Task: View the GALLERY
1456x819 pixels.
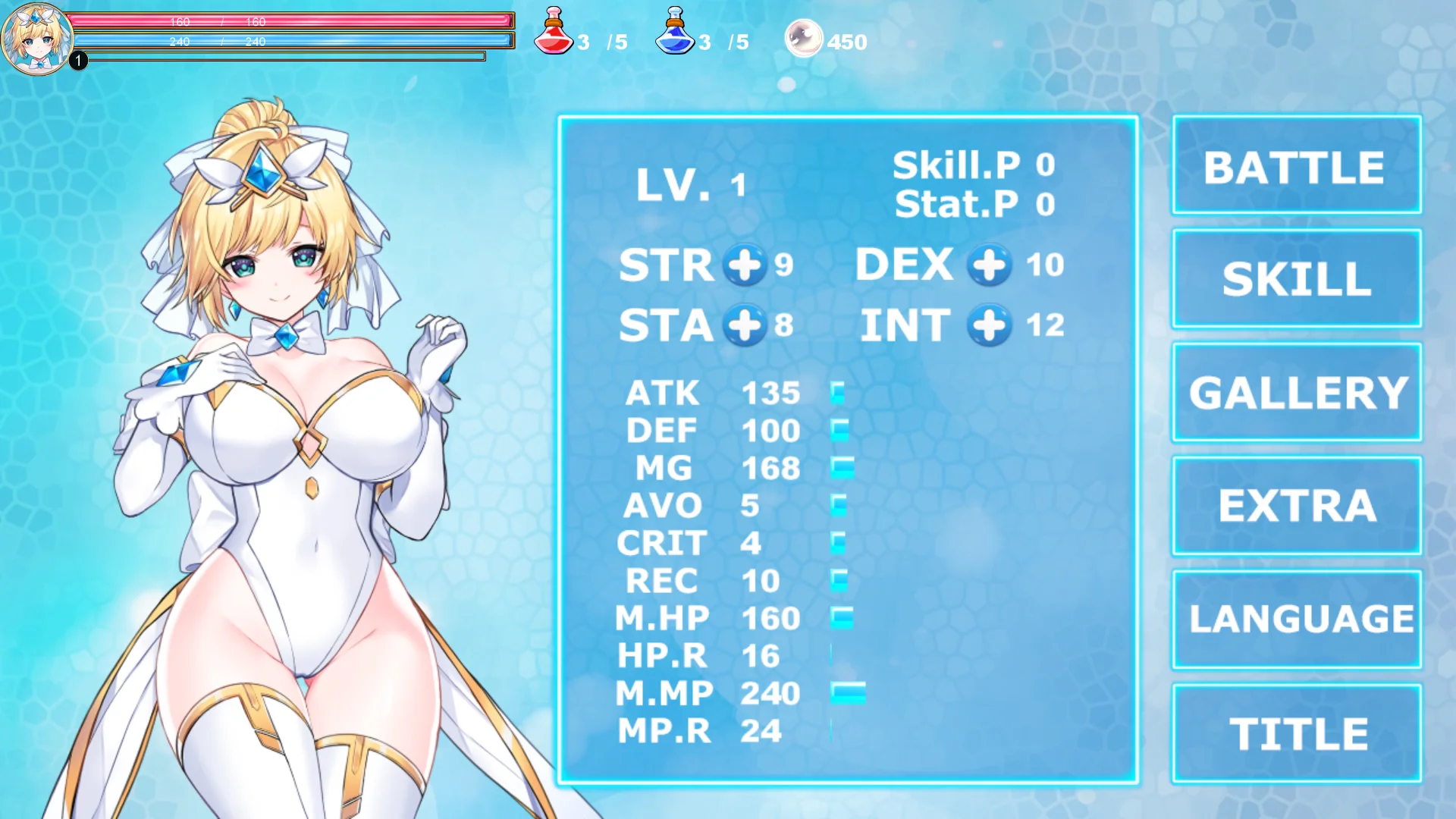Action: 1296,392
